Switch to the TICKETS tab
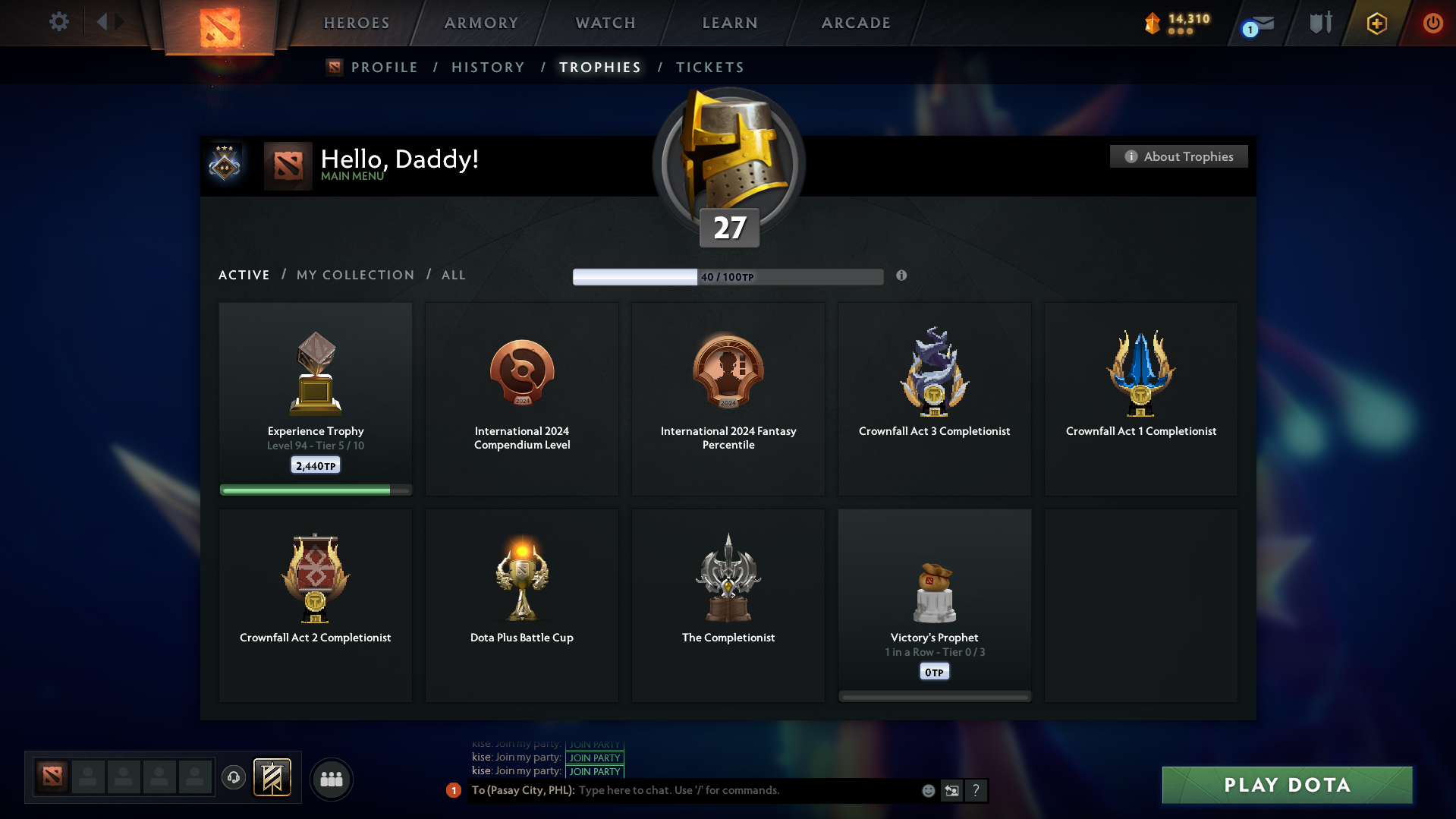Screen dimensions: 1456x819 pyautogui.click(x=709, y=67)
